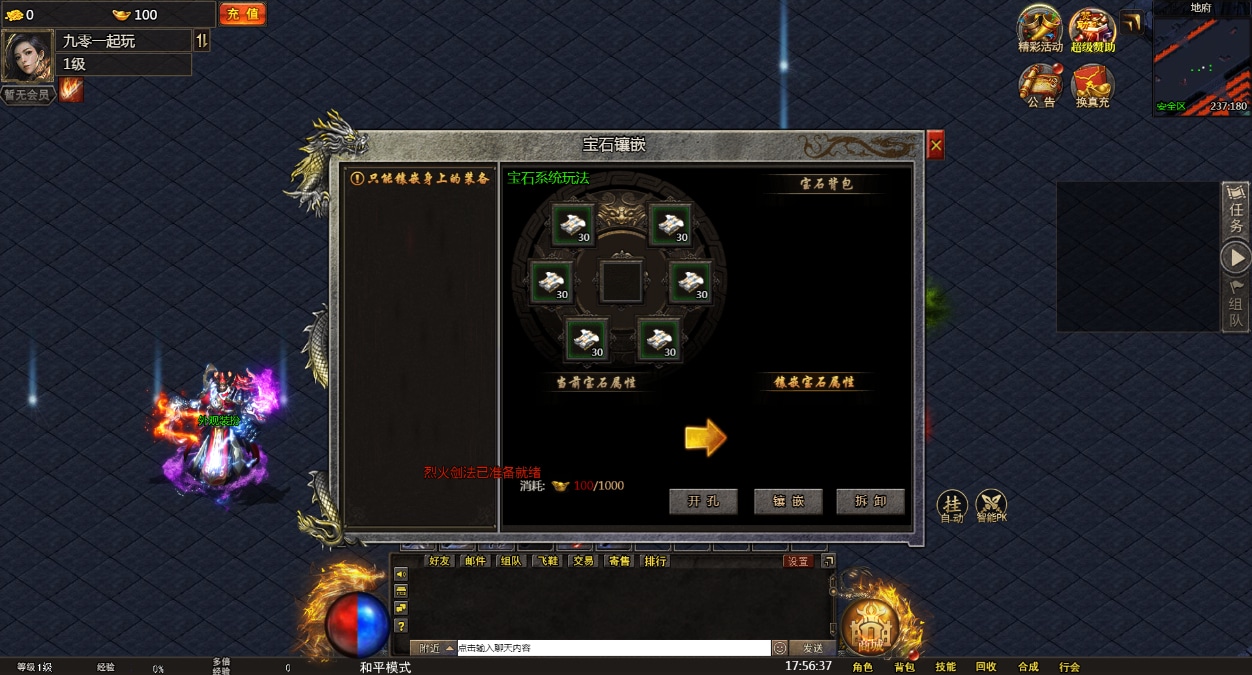Switch to the 好友 friends tab

click(x=438, y=561)
